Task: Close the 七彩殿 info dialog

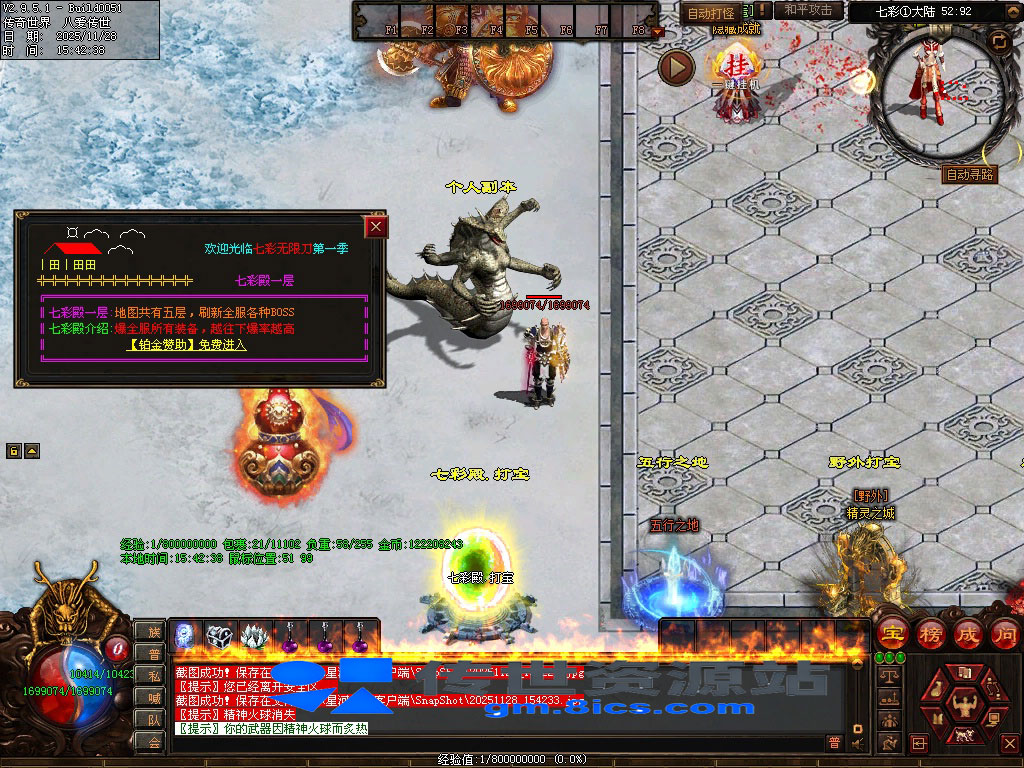Action: click(x=376, y=227)
